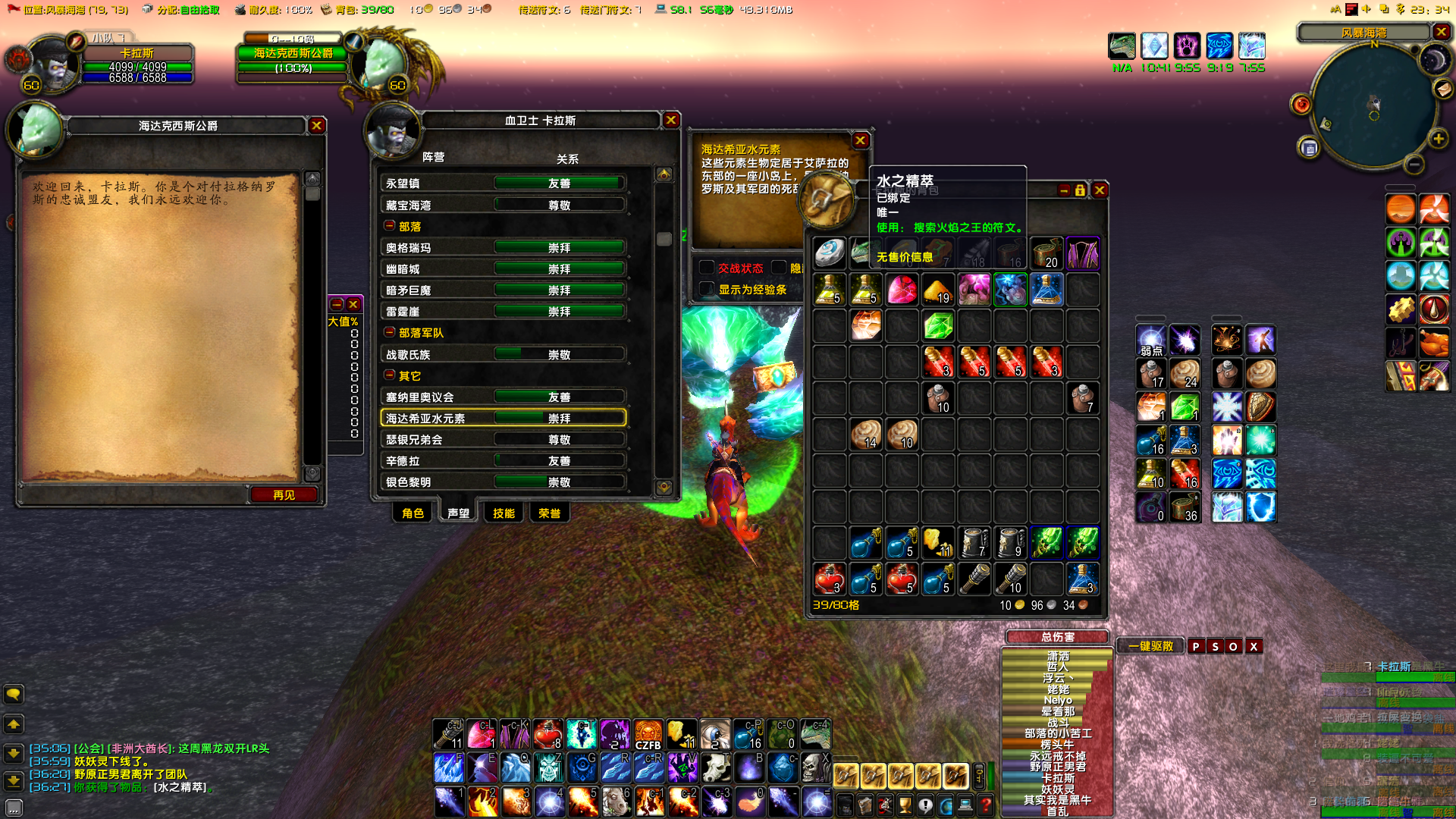The width and height of the screenshot is (1456, 819).
Task: Toggle the 交战状态 at-war checkbox
Action: click(707, 268)
